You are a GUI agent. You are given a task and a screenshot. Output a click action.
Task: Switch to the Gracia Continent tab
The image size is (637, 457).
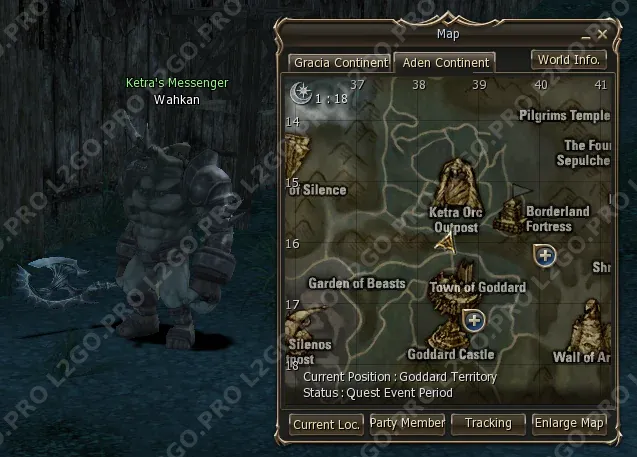point(340,62)
